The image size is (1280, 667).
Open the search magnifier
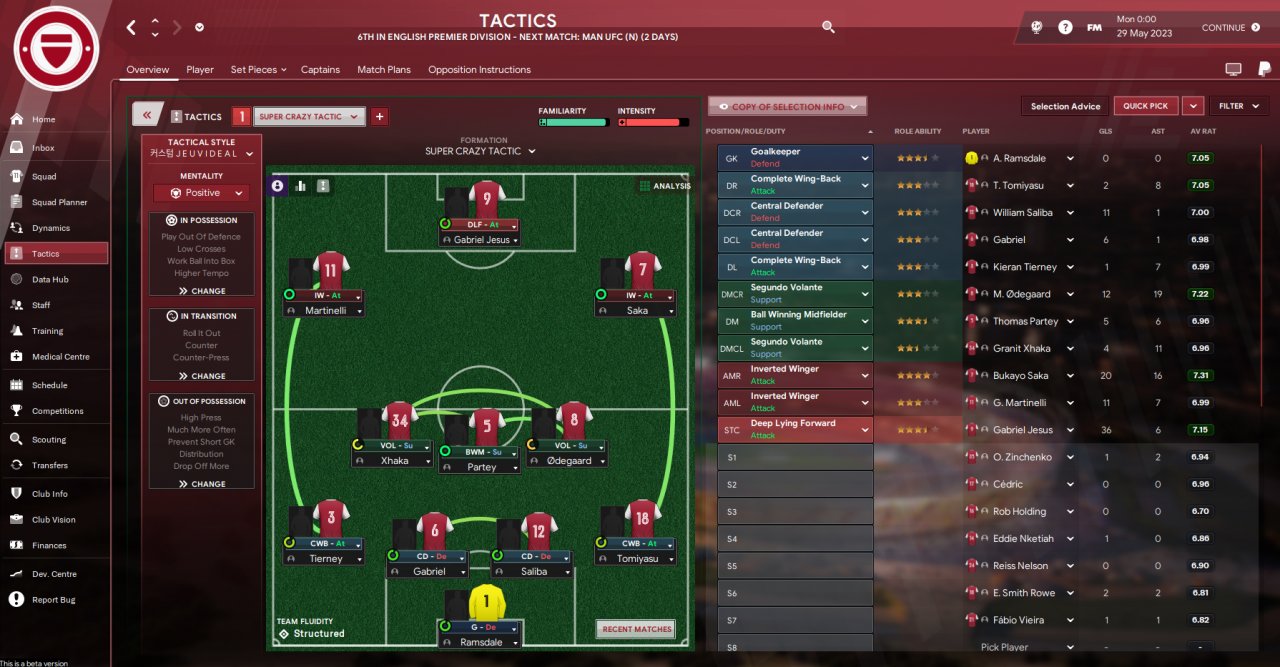[x=828, y=27]
